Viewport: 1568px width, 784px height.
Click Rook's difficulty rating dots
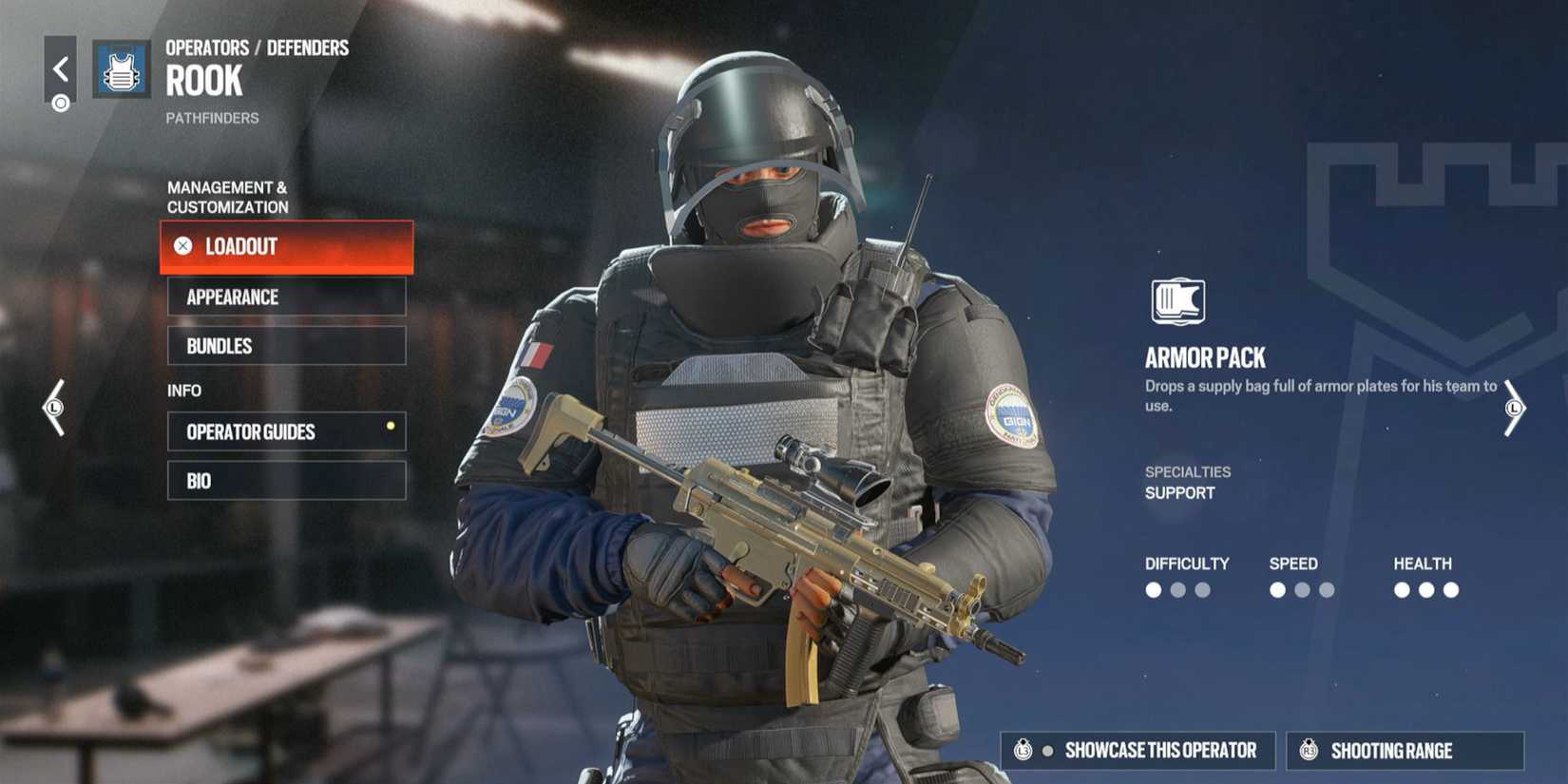tap(1178, 590)
